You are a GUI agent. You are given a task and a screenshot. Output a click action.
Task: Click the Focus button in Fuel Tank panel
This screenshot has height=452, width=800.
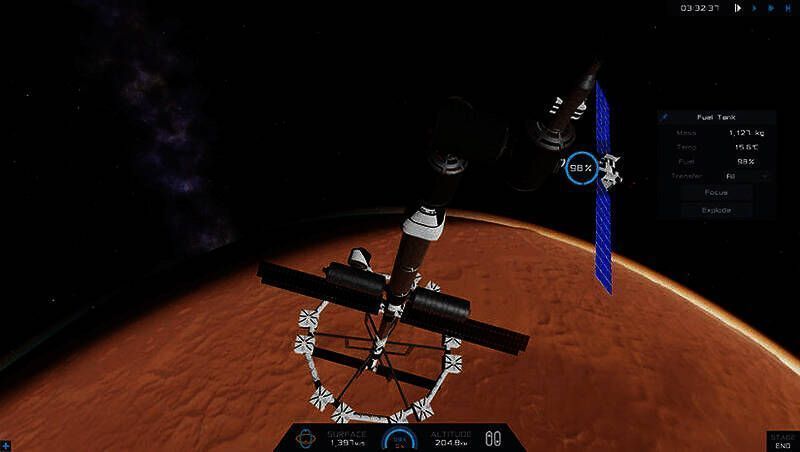point(715,192)
